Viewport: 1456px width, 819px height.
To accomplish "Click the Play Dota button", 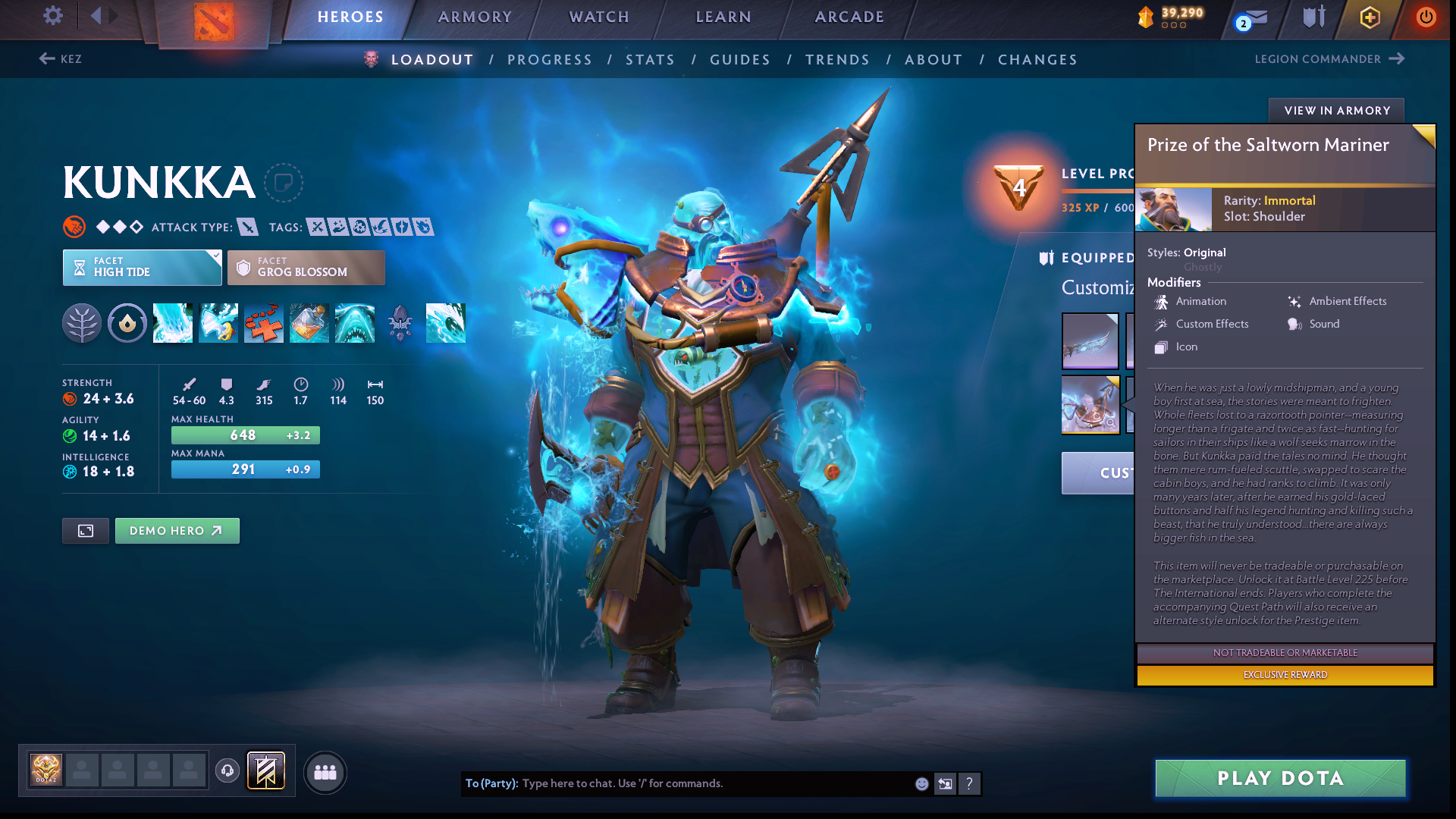I will click(1280, 778).
